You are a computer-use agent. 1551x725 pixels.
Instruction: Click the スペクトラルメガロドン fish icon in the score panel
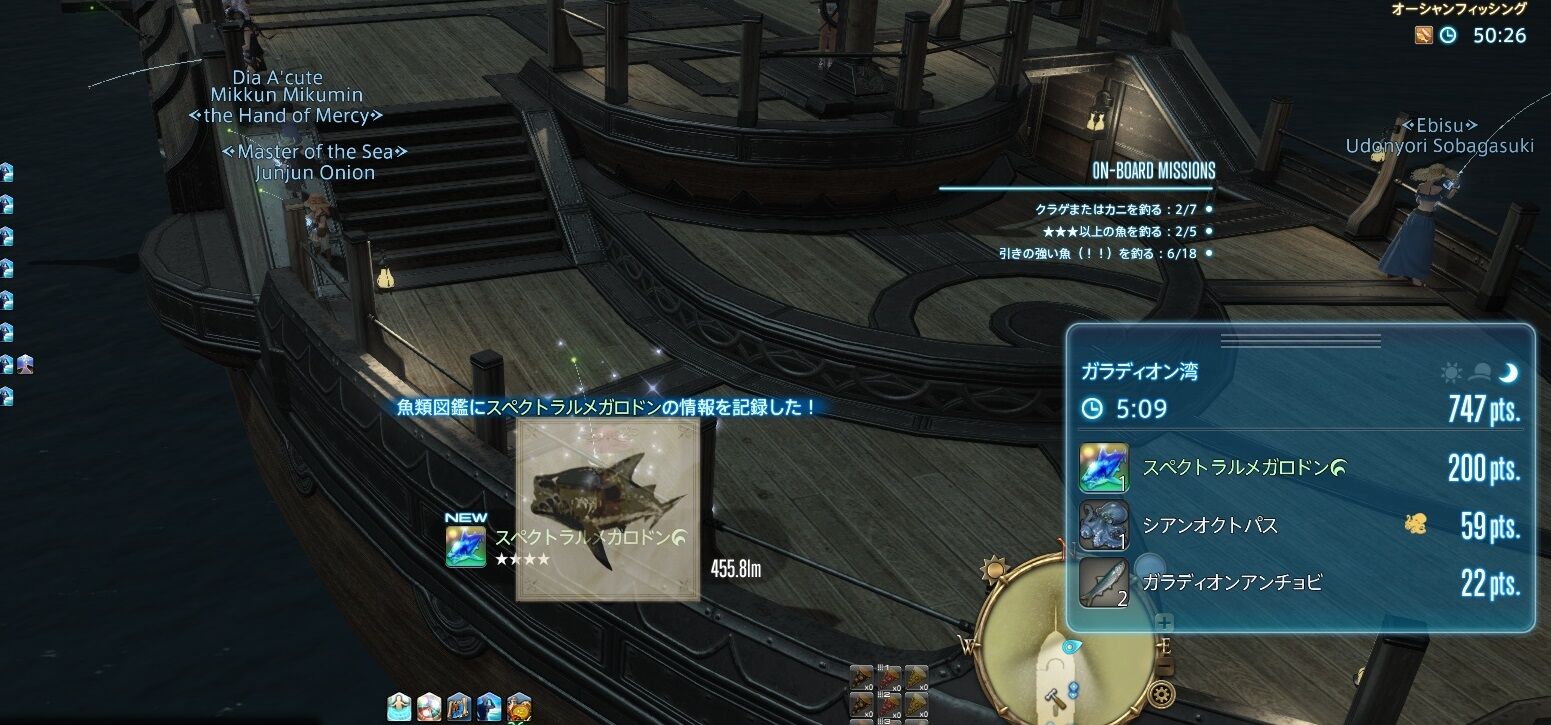[1102, 470]
